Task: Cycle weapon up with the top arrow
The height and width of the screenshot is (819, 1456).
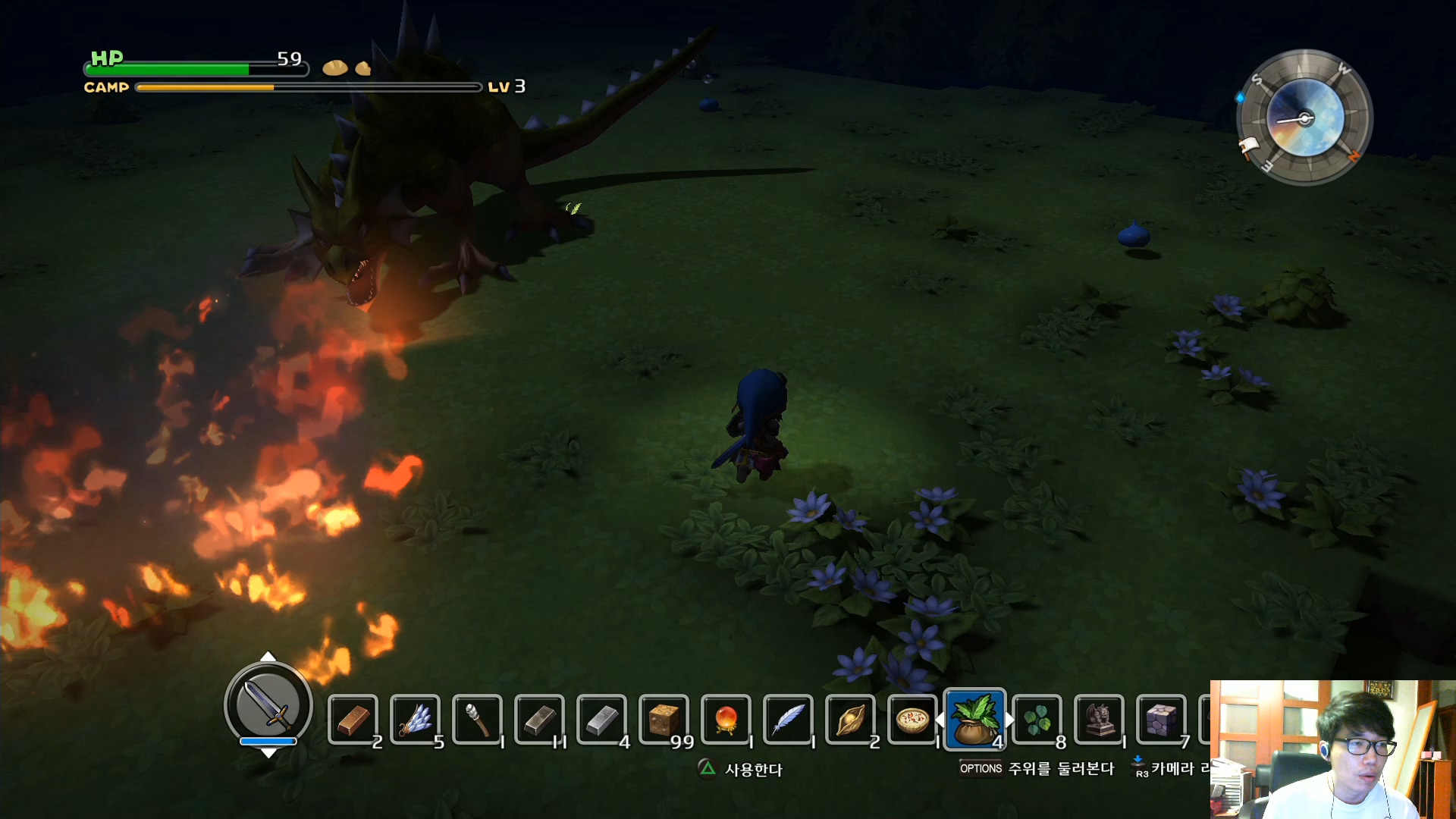Action: (x=268, y=656)
